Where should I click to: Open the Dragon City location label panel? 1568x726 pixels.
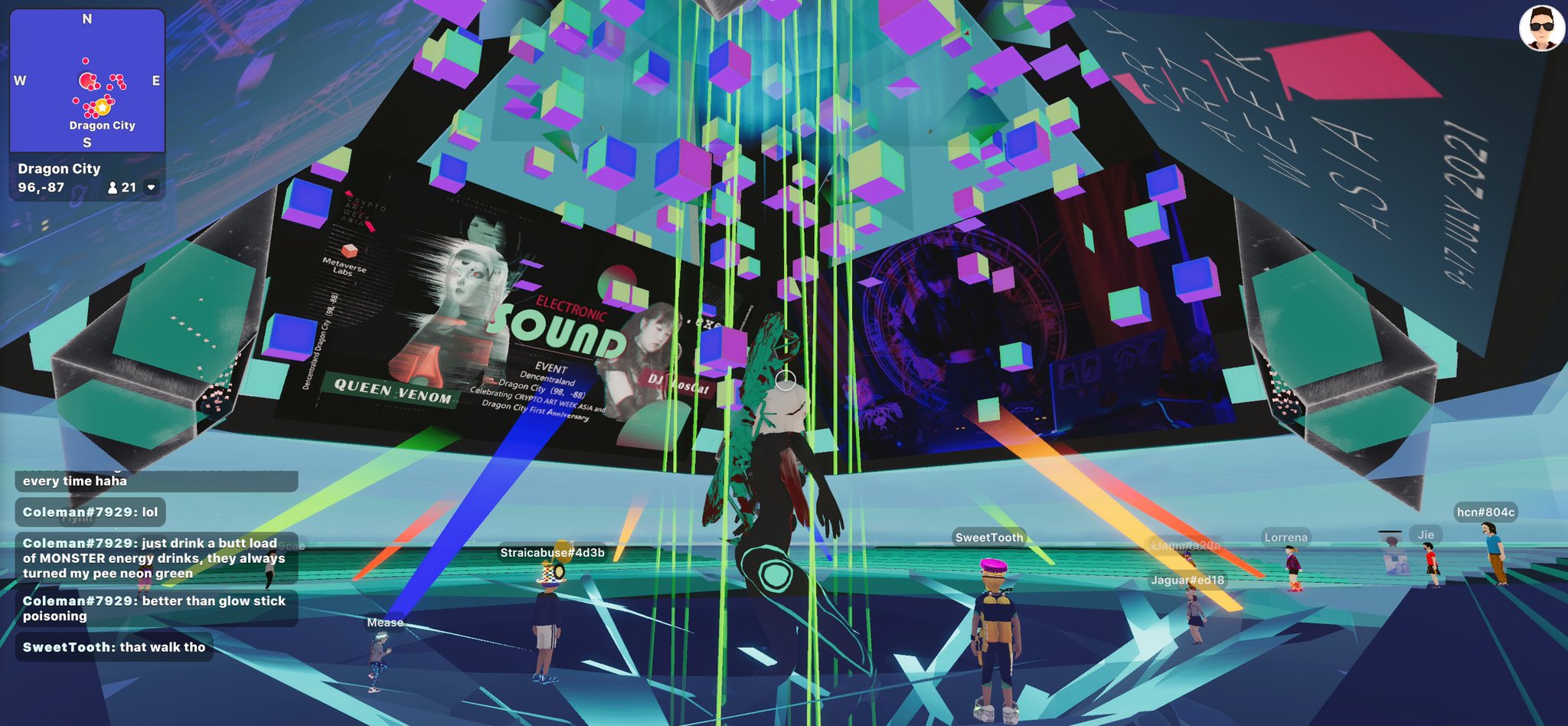(60, 168)
